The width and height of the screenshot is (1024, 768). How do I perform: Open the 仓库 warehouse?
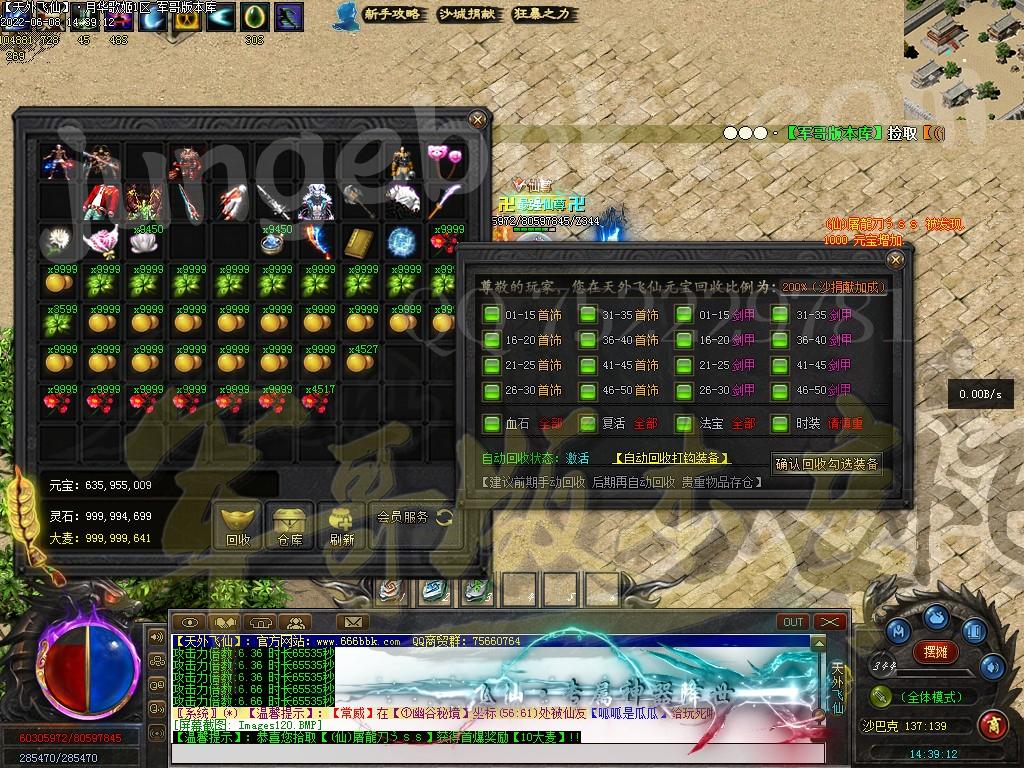pos(290,526)
